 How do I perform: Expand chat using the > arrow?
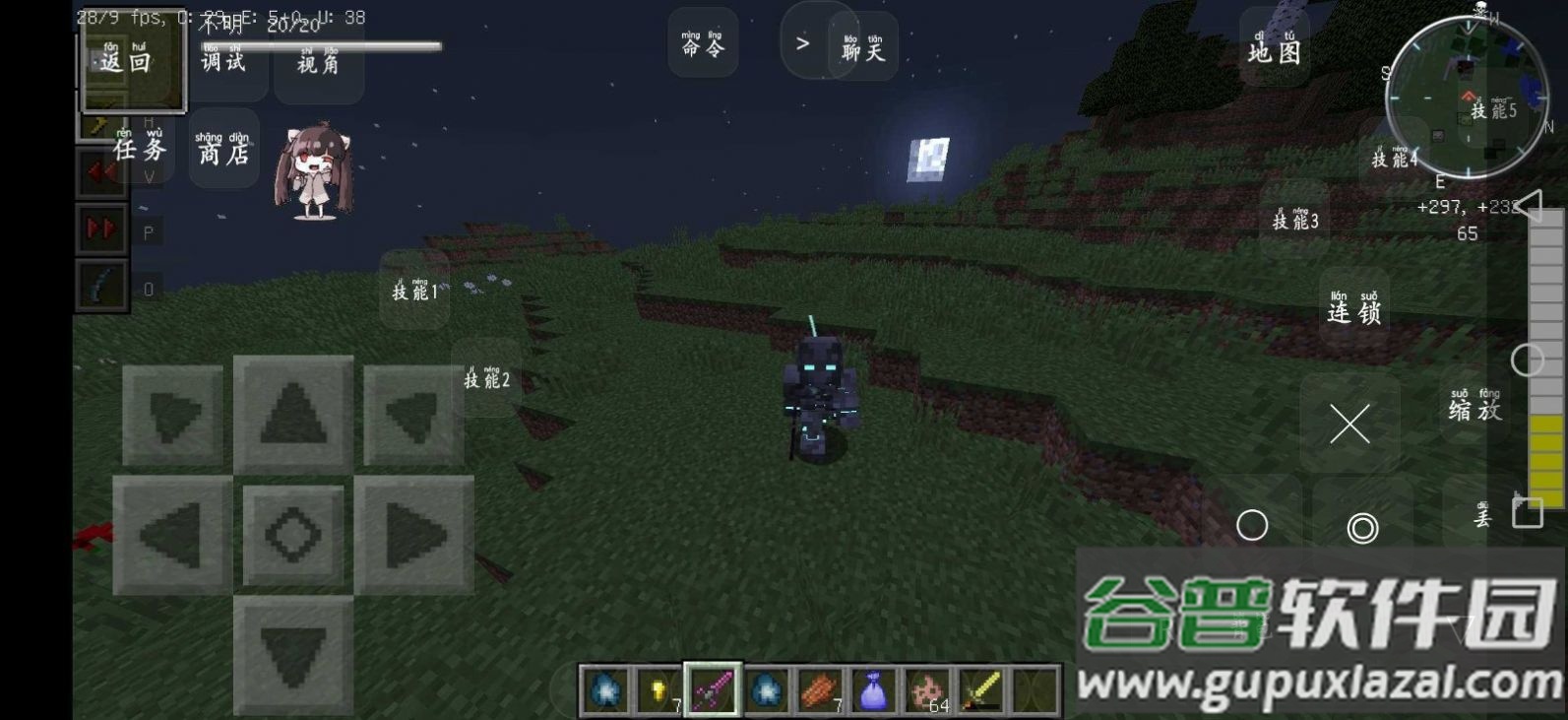click(x=804, y=42)
